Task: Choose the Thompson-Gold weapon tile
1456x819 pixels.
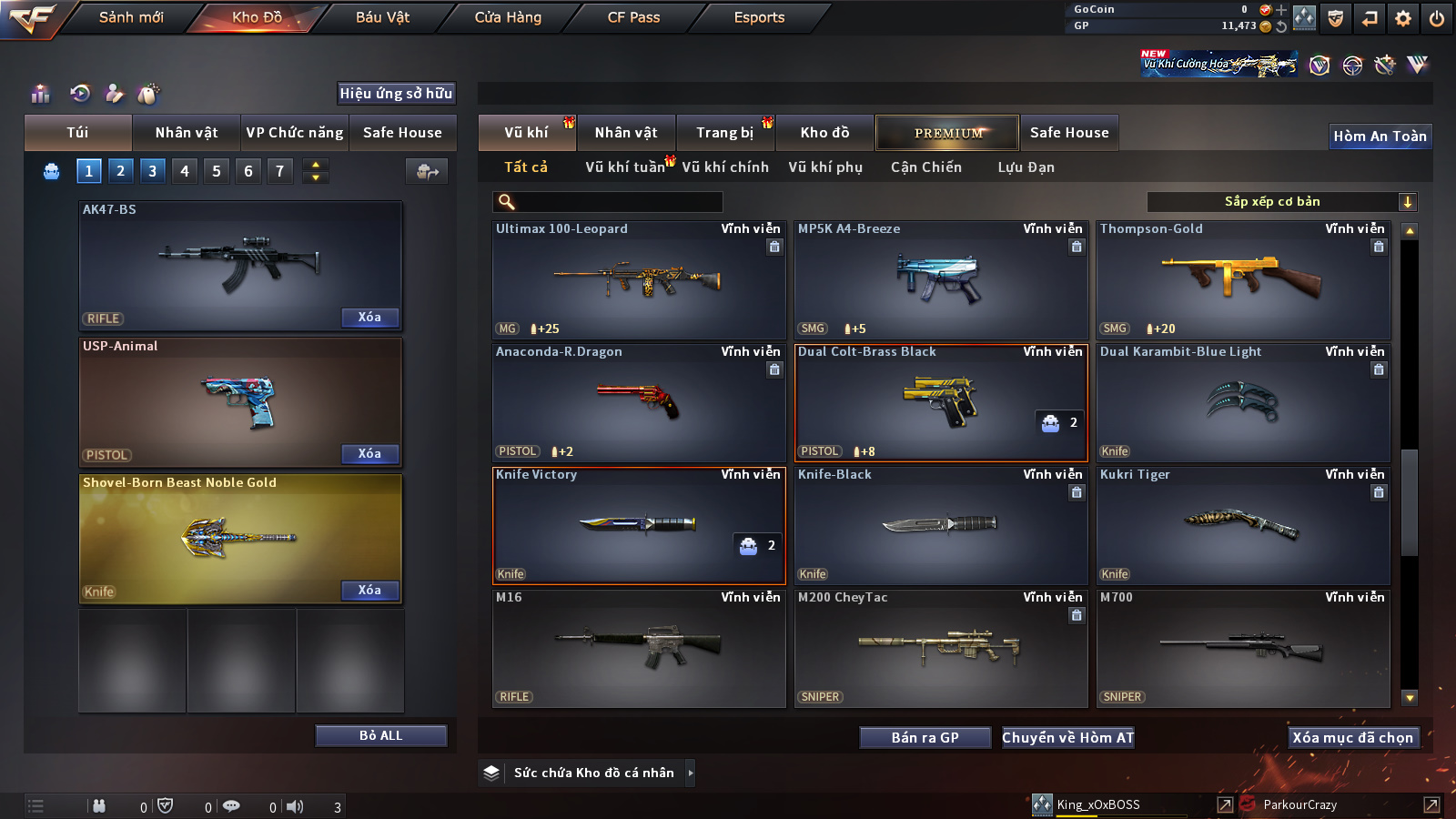Action: coord(1243,280)
